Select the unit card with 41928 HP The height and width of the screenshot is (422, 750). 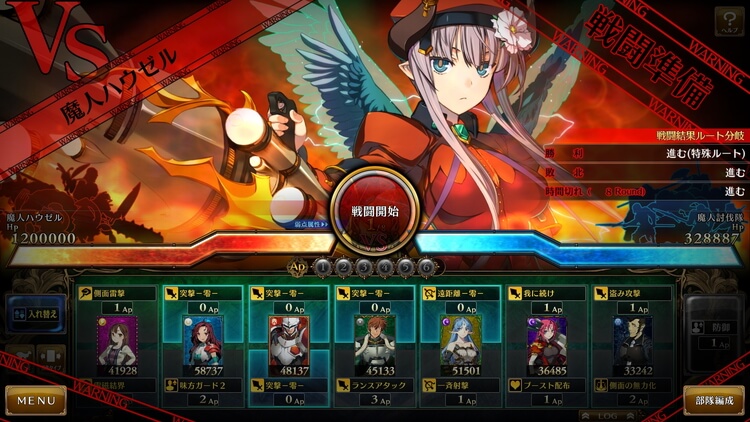tap(118, 346)
